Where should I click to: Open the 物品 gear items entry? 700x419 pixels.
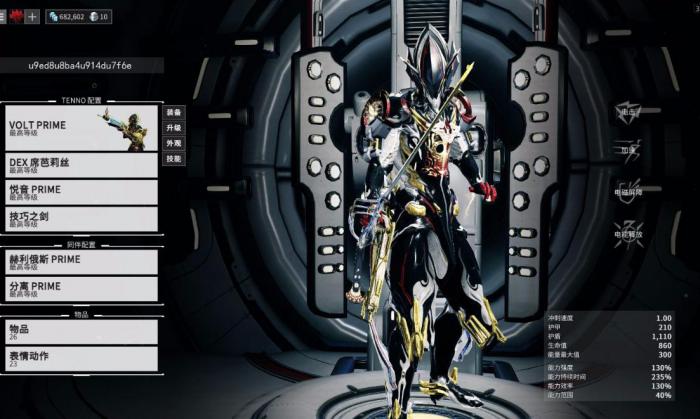coord(80,332)
